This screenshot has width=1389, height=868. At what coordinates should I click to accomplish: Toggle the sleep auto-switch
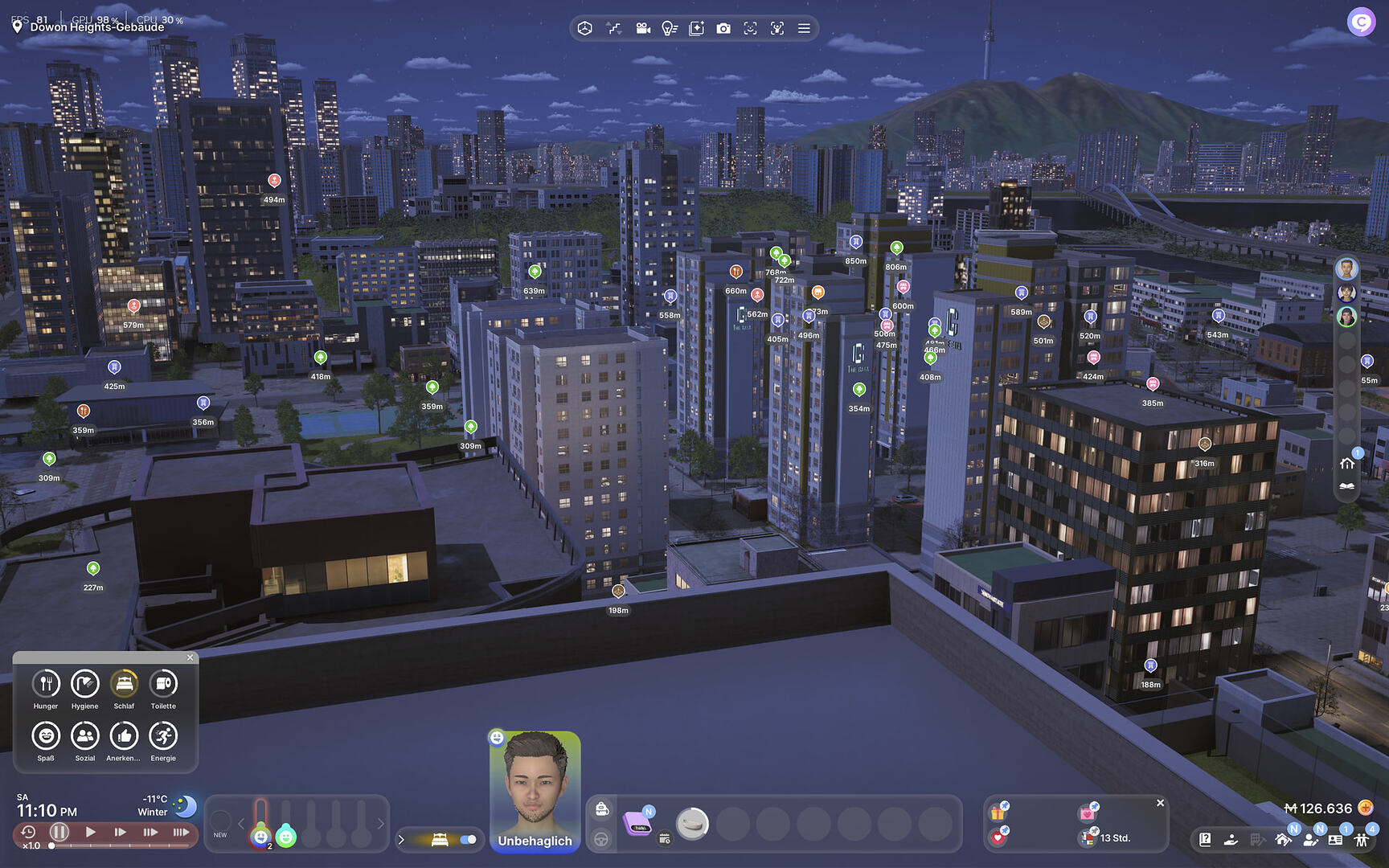pos(468,840)
